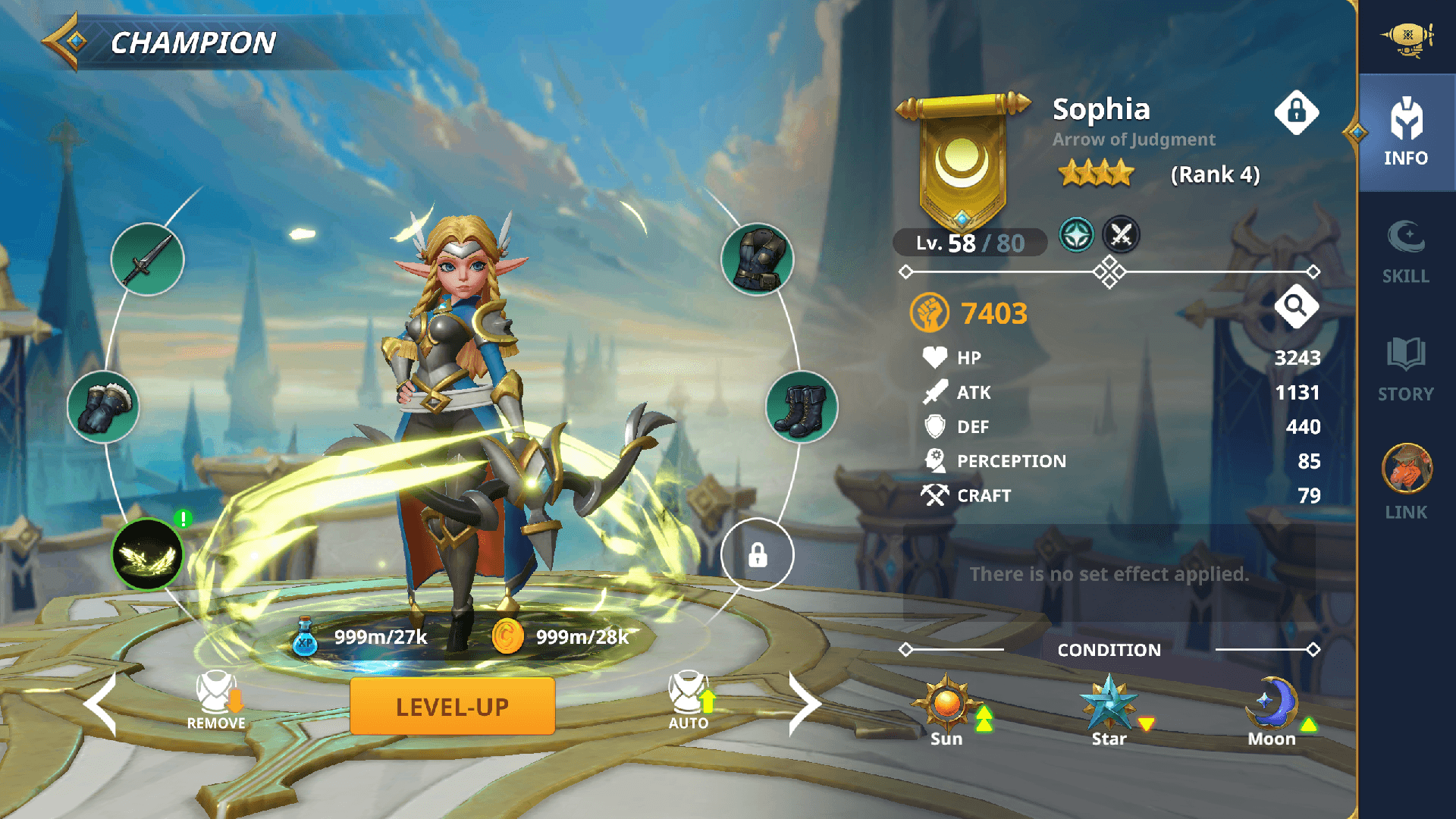The width and height of the screenshot is (1456, 819).
Task: Click the glowing wings accessory slot
Action: (x=147, y=555)
